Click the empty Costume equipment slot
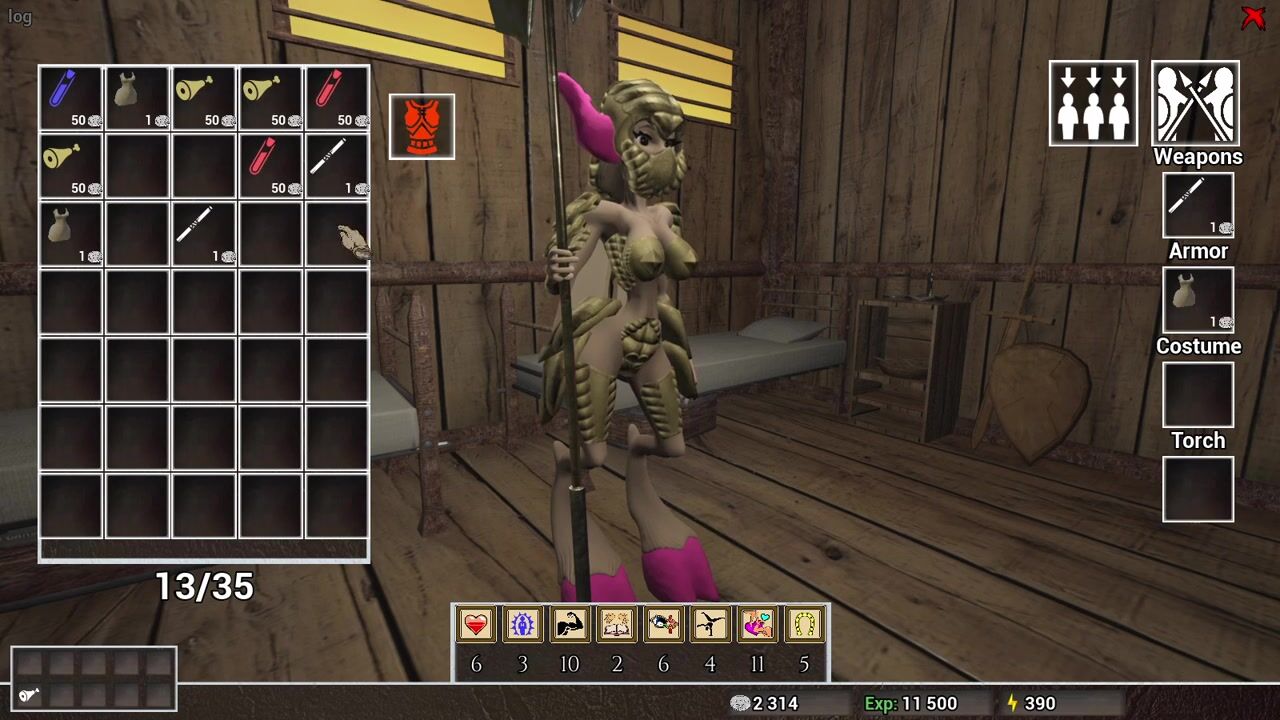 point(1197,395)
